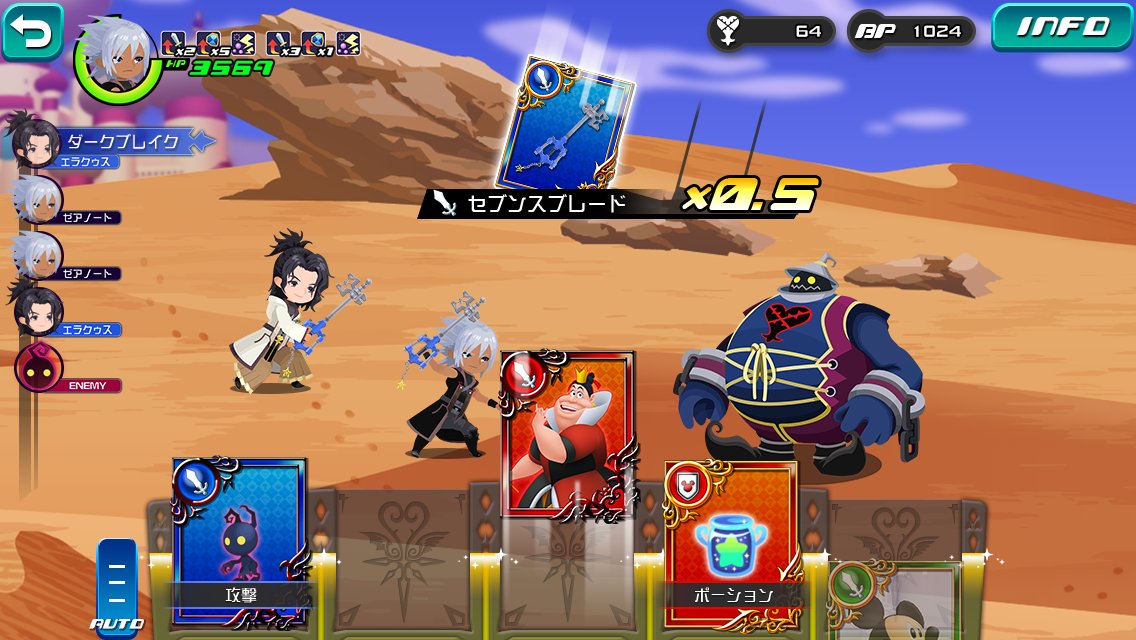Select the Dark Break turn entry
Image resolution: width=1136 pixels, height=640 pixels.
(110, 142)
